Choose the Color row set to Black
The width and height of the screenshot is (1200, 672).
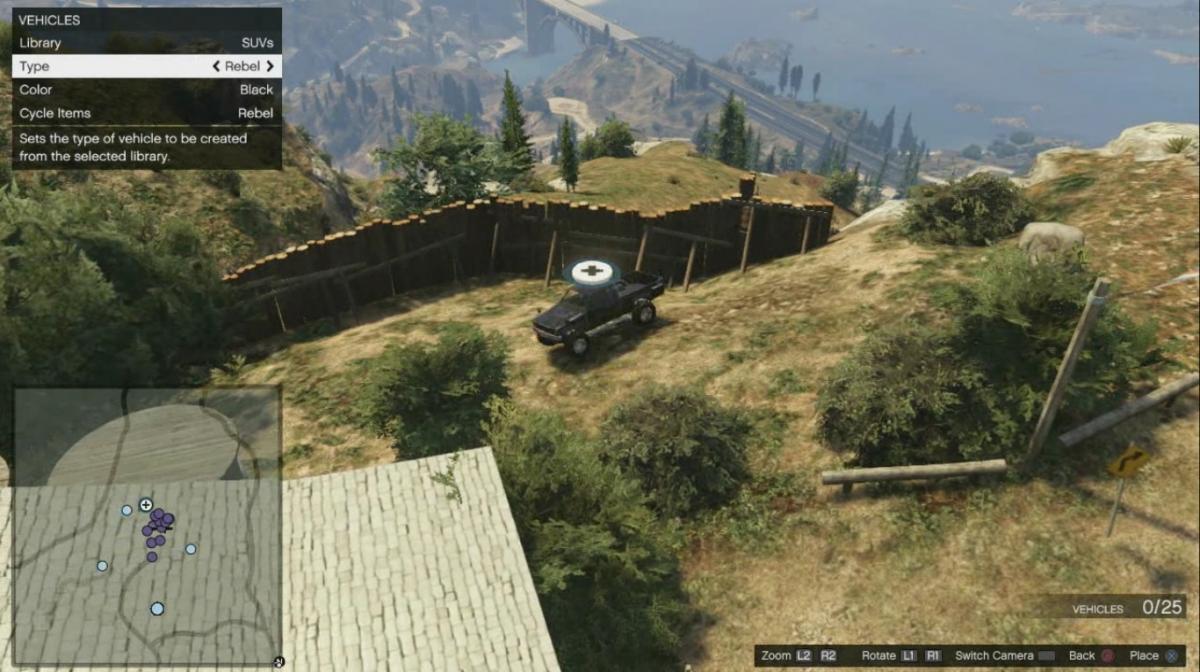(146, 90)
